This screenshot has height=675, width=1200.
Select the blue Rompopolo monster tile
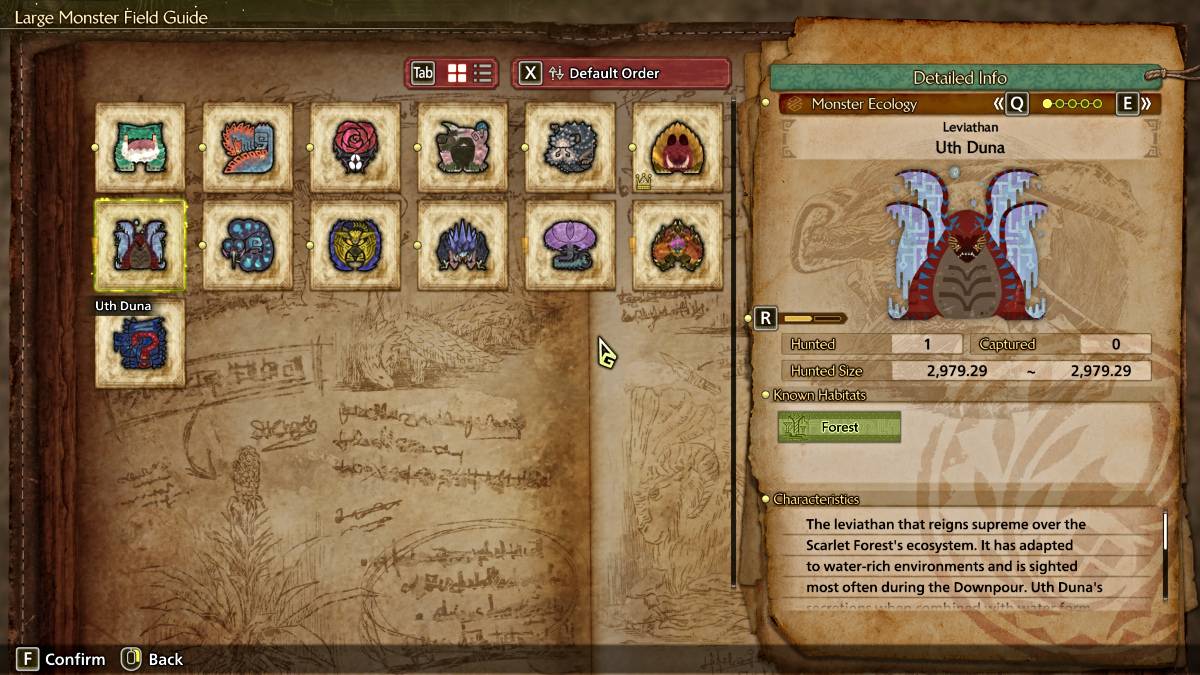(248, 245)
